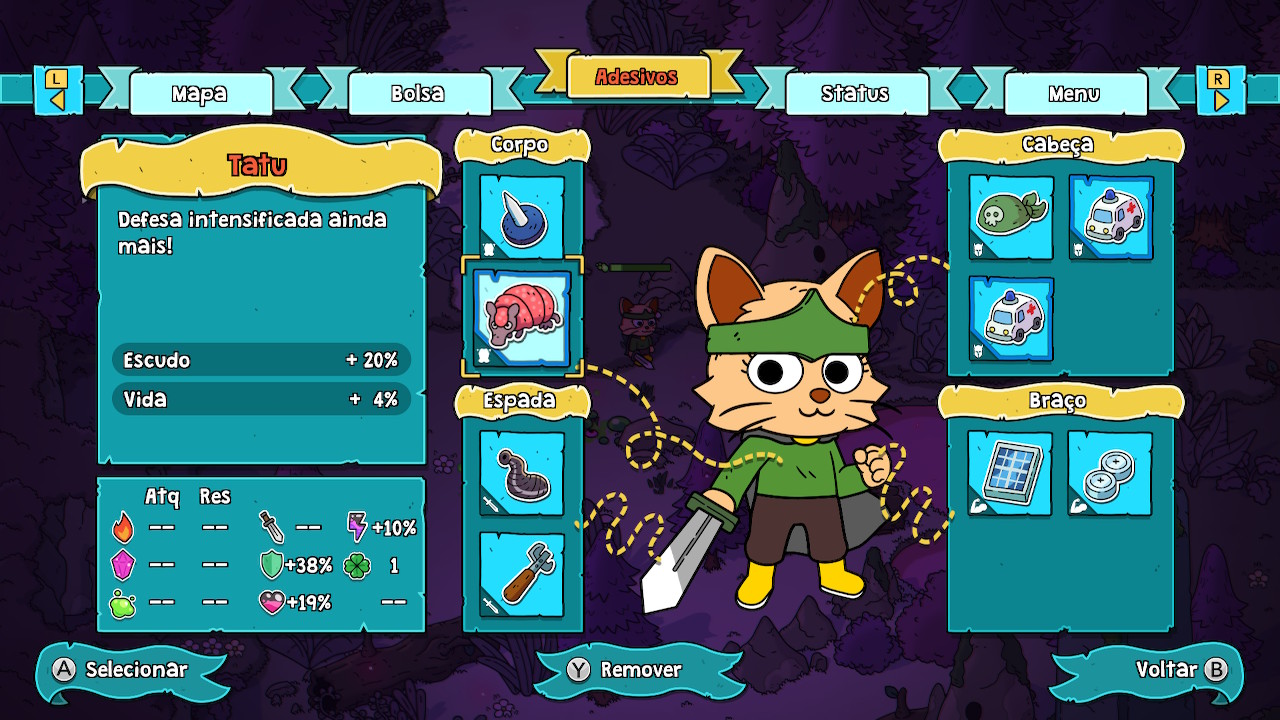Click the clover luck stat icon
The height and width of the screenshot is (720, 1280).
pyautogui.click(x=357, y=563)
